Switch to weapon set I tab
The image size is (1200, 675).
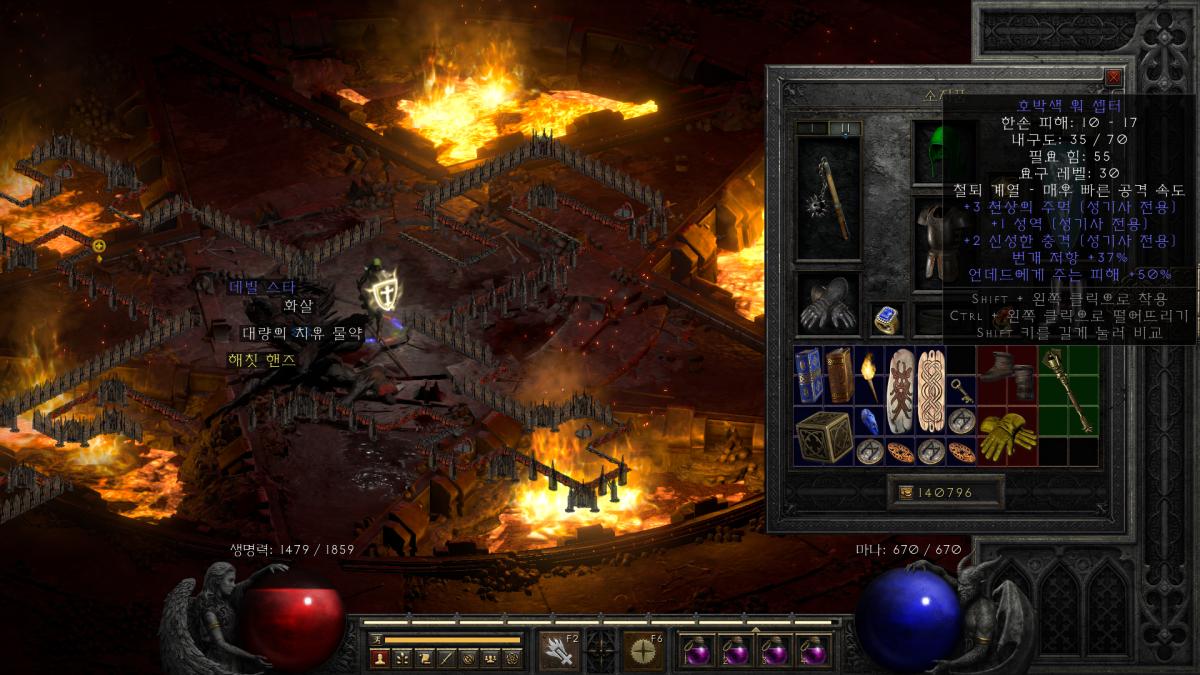click(x=812, y=128)
